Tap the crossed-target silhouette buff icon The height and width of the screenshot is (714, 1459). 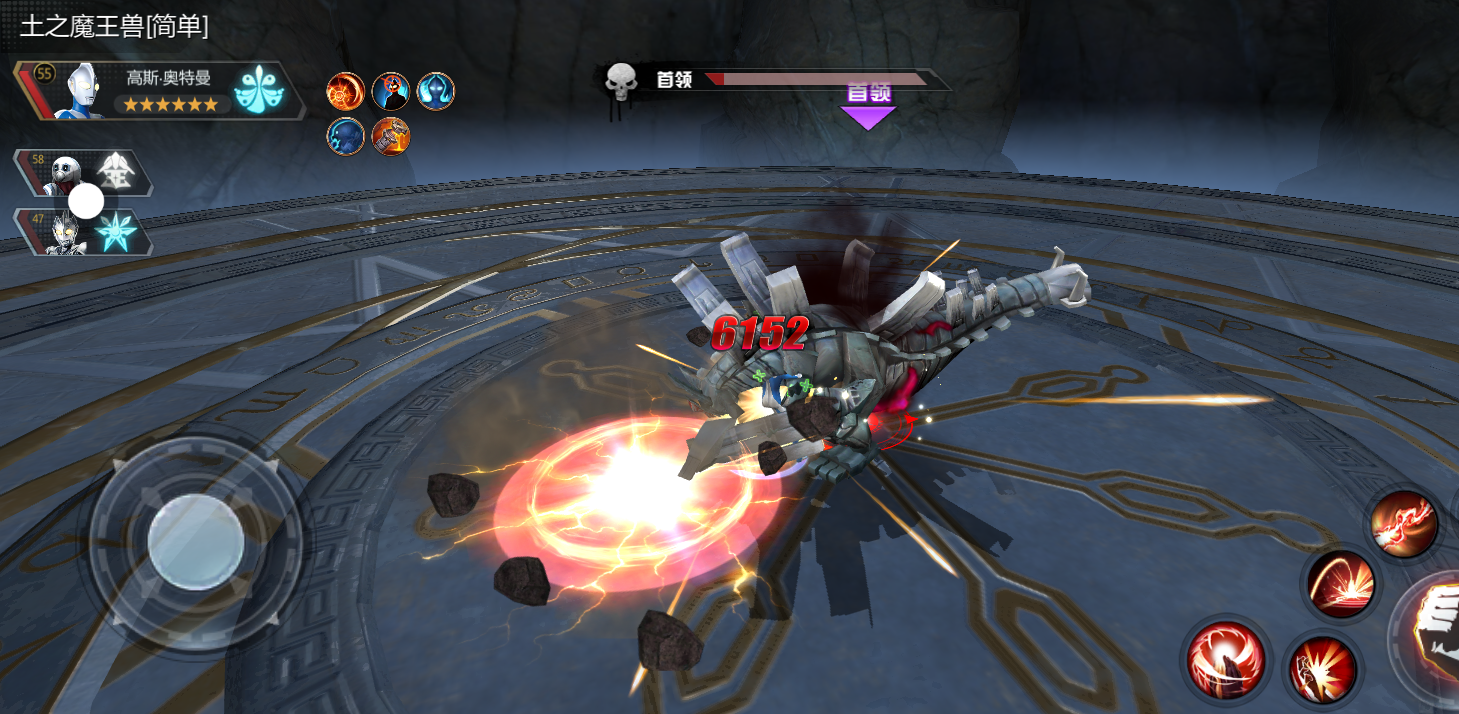(x=390, y=92)
